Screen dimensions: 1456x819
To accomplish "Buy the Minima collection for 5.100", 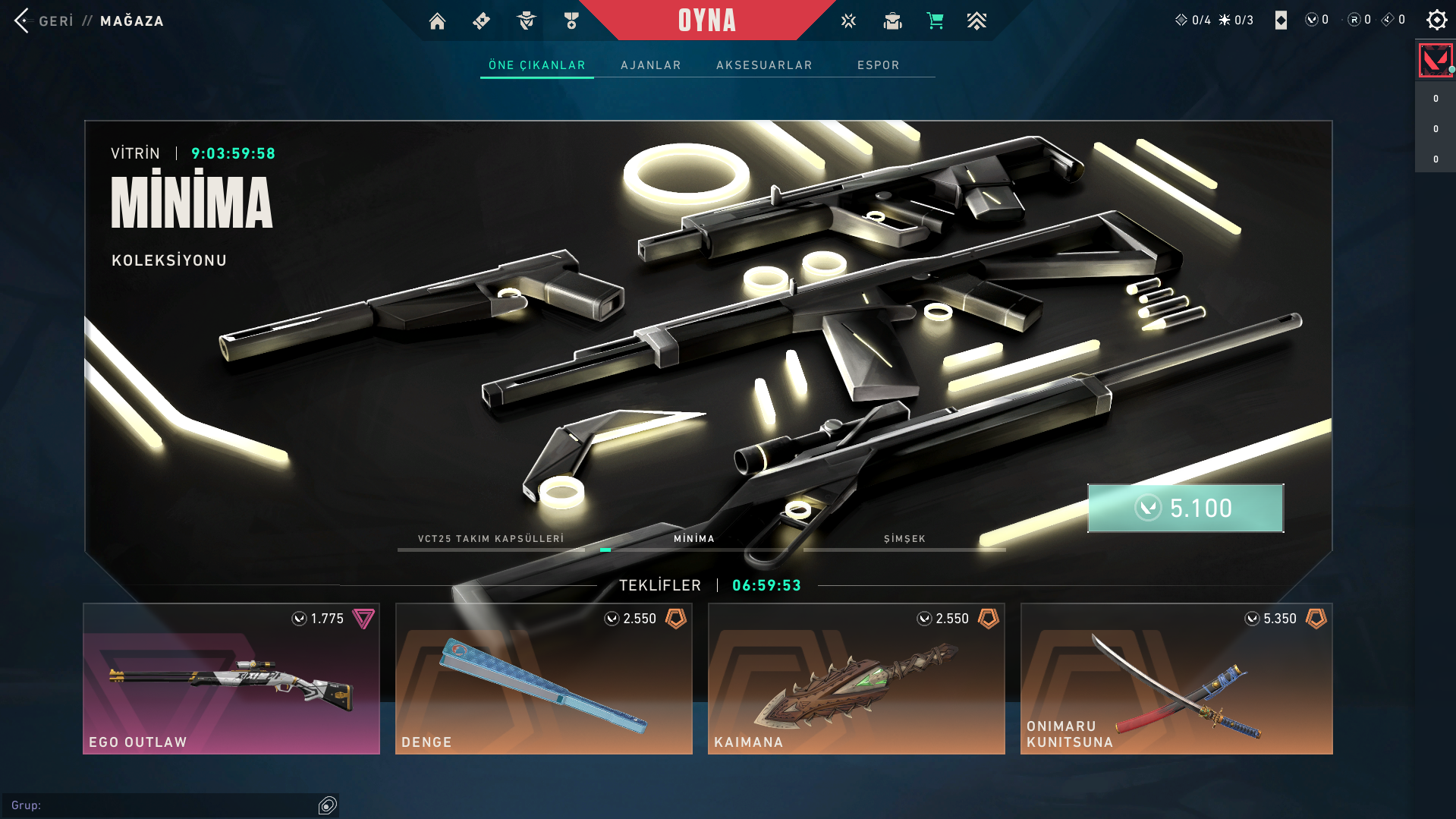I will [x=1185, y=508].
